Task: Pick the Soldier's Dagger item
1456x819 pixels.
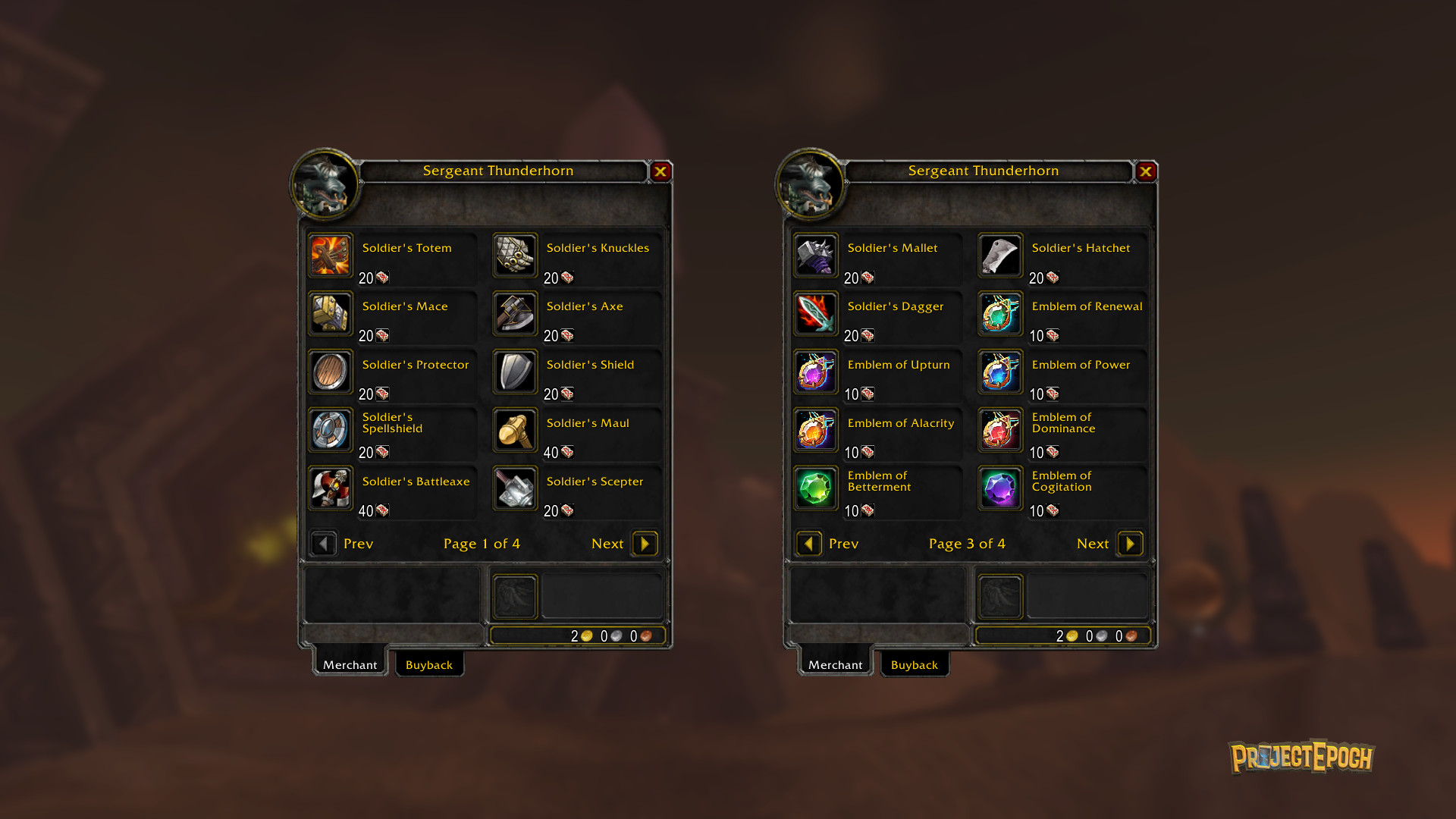Action: click(x=816, y=313)
